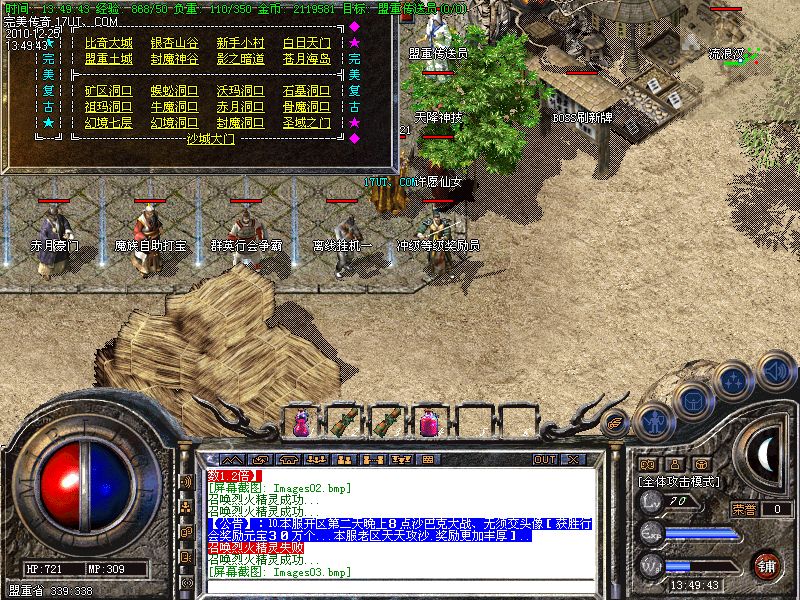The width and height of the screenshot is (800, 600).
Task: Enter 矿区洞口
Action: click(108, 91)
